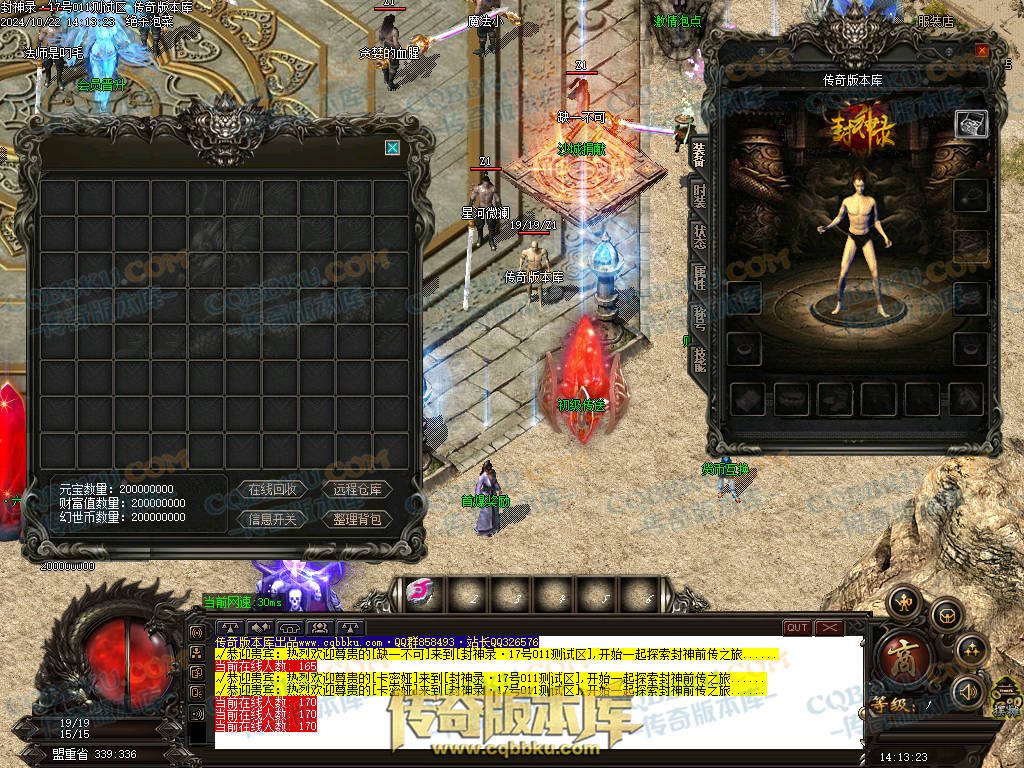This screenshot has height=768, width=1024.
Task: Toggle sound with the speaker button
Action: [967, 690]
